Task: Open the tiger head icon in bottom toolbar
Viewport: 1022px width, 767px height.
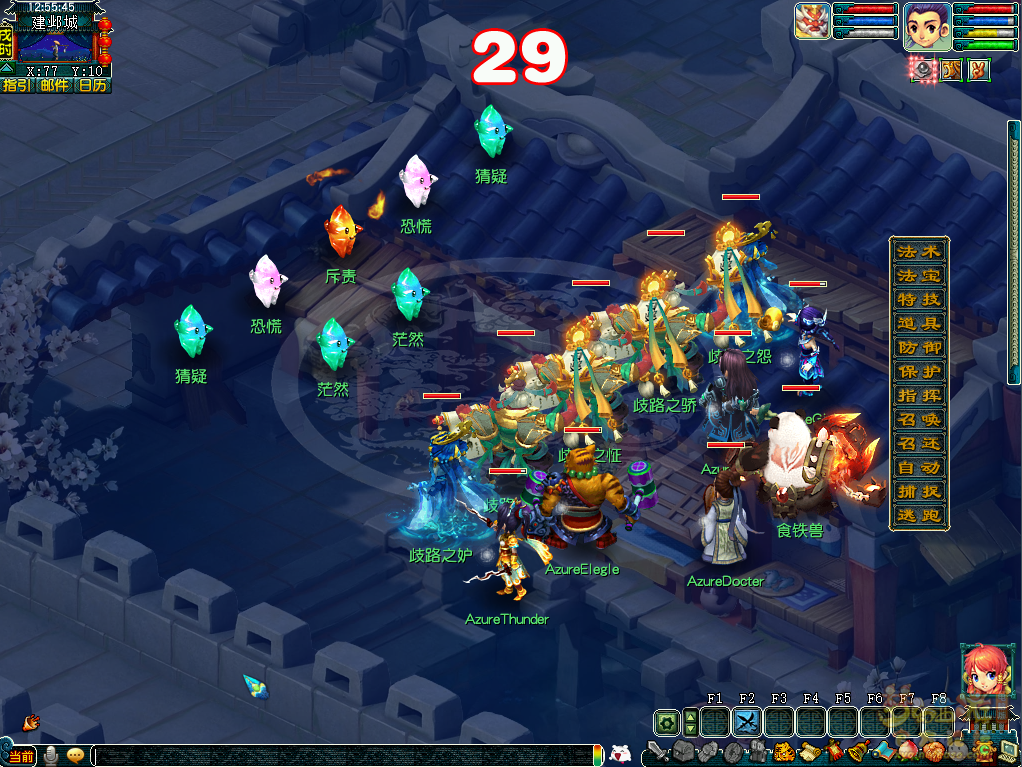Action: [785, 752]
